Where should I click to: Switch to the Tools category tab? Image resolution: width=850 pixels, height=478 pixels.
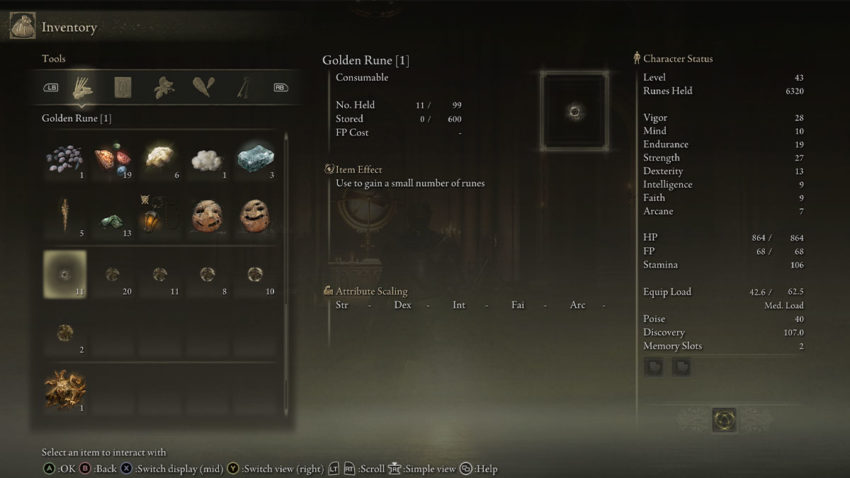(80, 87)
